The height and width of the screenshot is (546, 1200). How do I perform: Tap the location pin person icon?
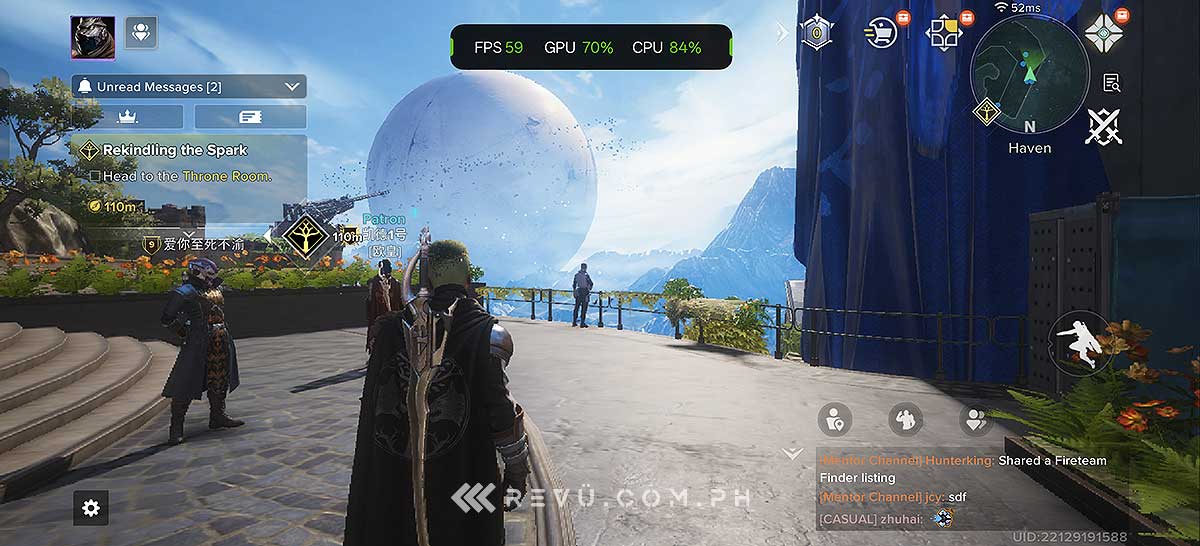point(834,419)
